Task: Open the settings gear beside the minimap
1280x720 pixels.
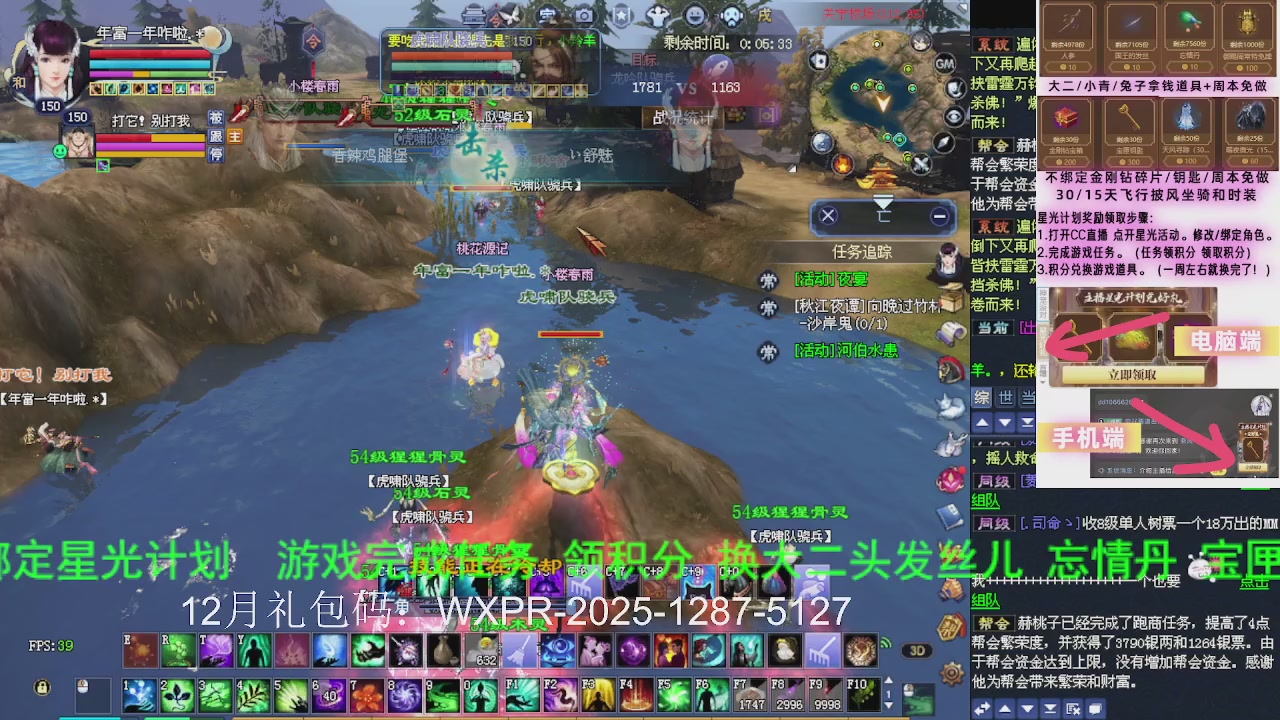Action: click(950, 672)
